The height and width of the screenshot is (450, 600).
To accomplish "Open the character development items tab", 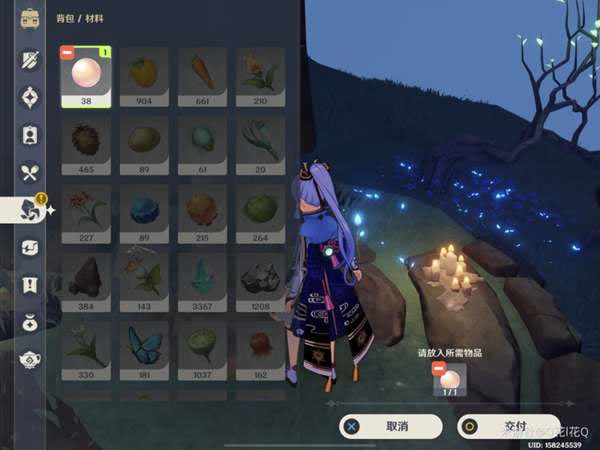I will (x=30, y=134).
